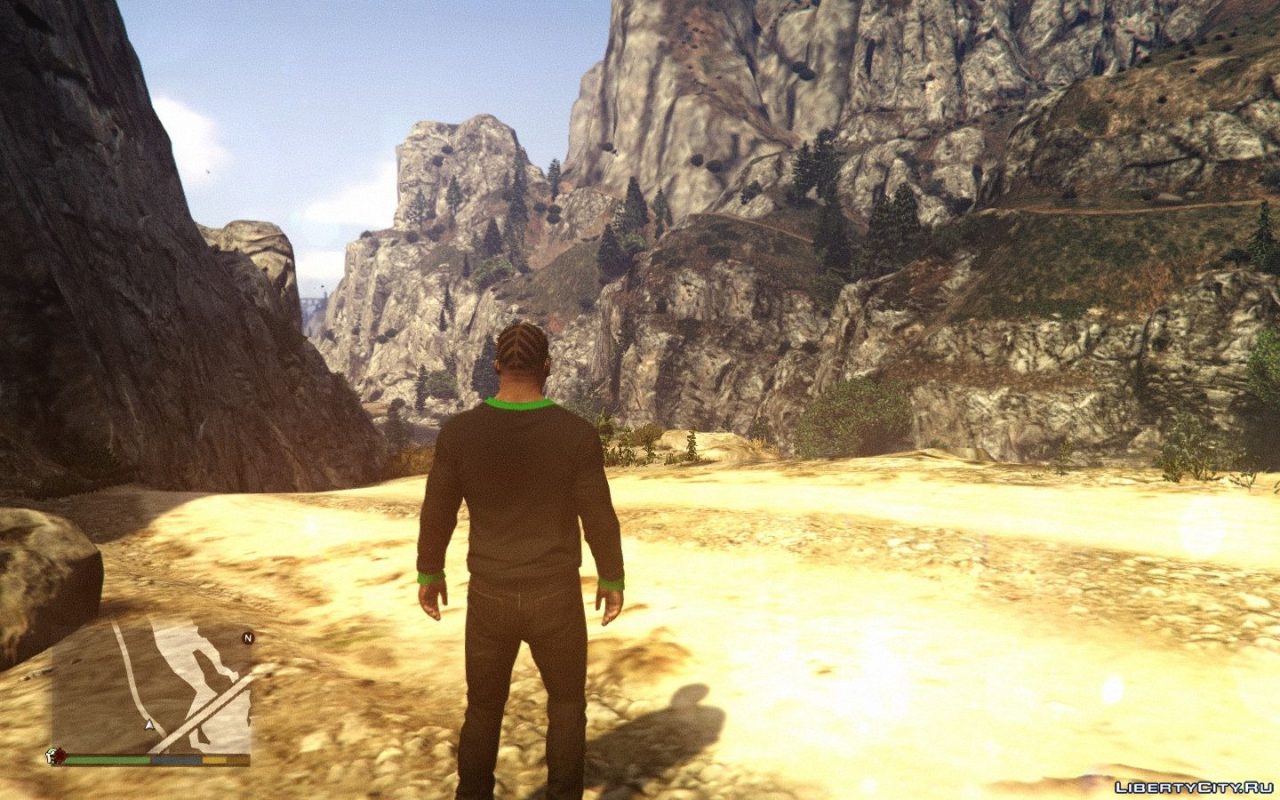The image size is (1280, 800).
Task: Select the white player arrow on the minimap
Action: pyautogui.click(x=149, y=725)
